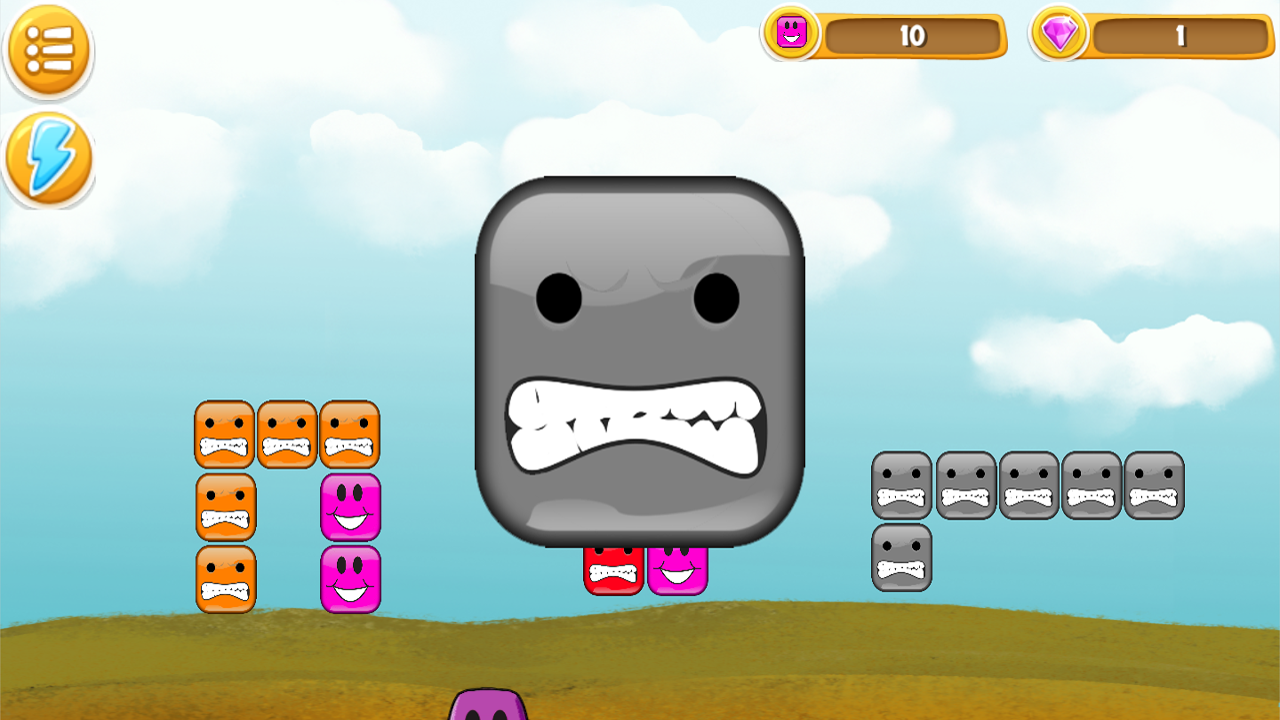Click the bottom orange block in the left column
The height and width of the screenshot is (720, 1280).
[x=225, y=578]
